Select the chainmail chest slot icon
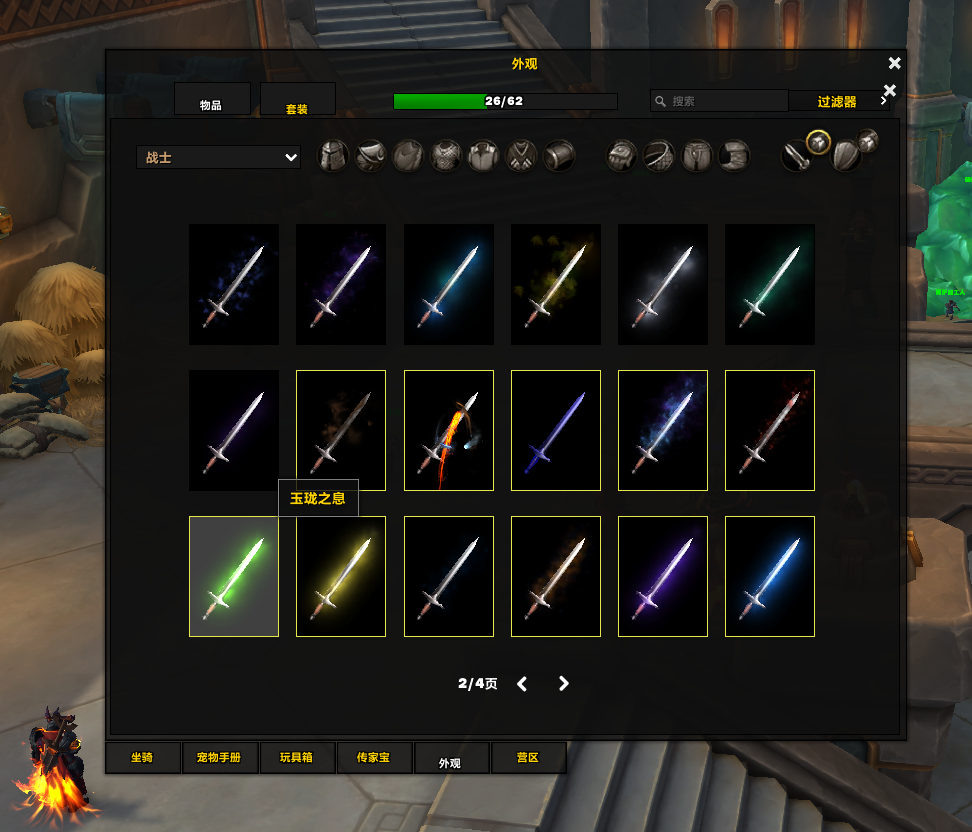Image resolution: width=972 pixels, height=832 pixels. [446, 157]
